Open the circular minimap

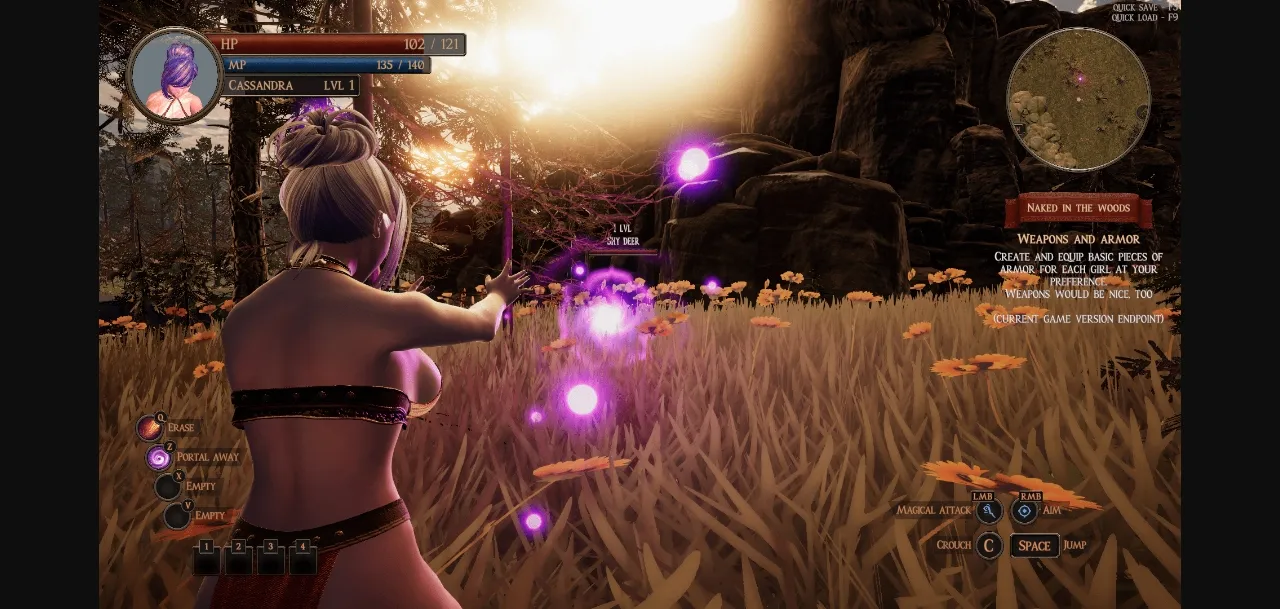click(x=1078, y=99)
